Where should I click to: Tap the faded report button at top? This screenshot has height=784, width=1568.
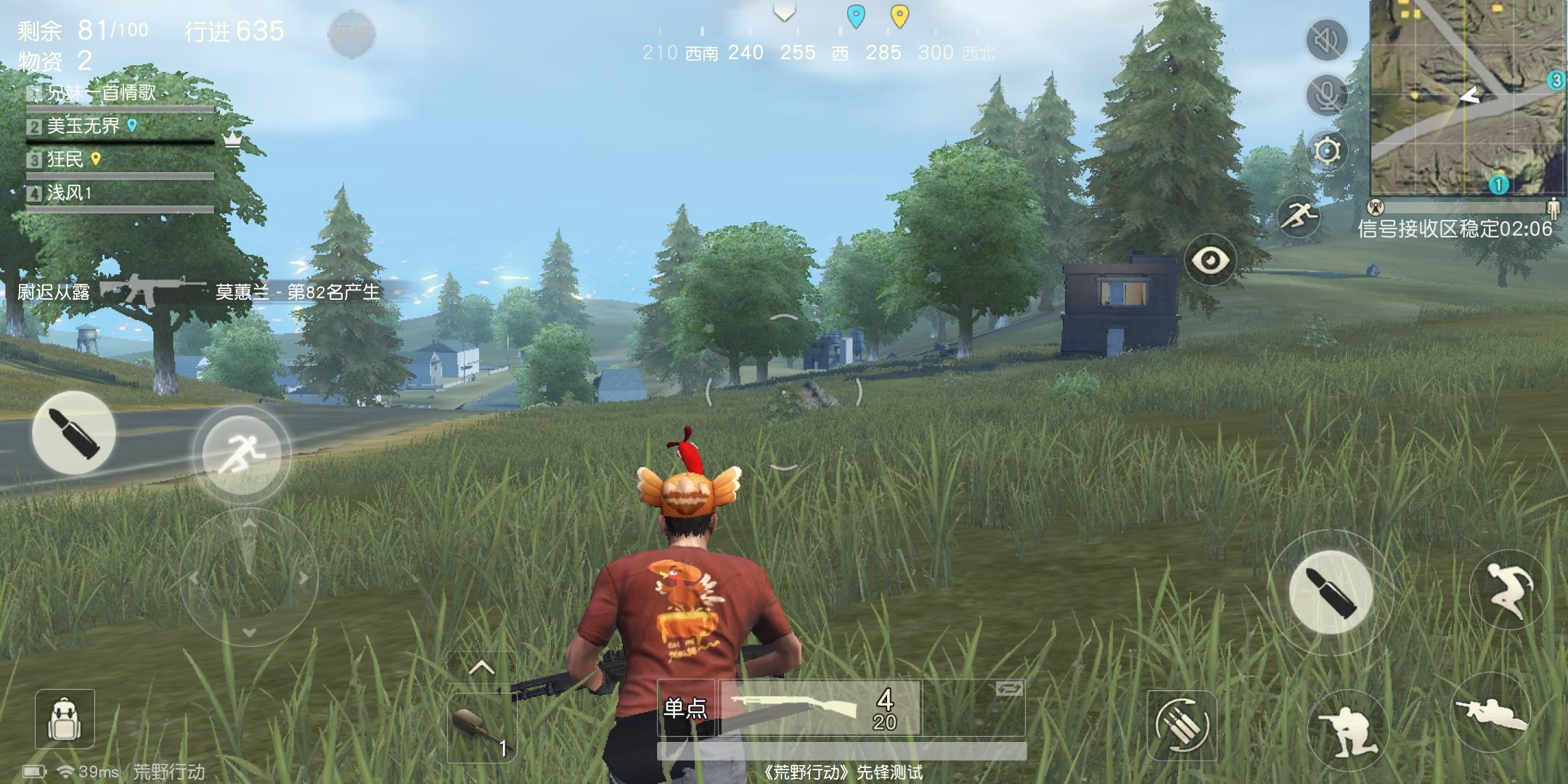tap(351, 34)
